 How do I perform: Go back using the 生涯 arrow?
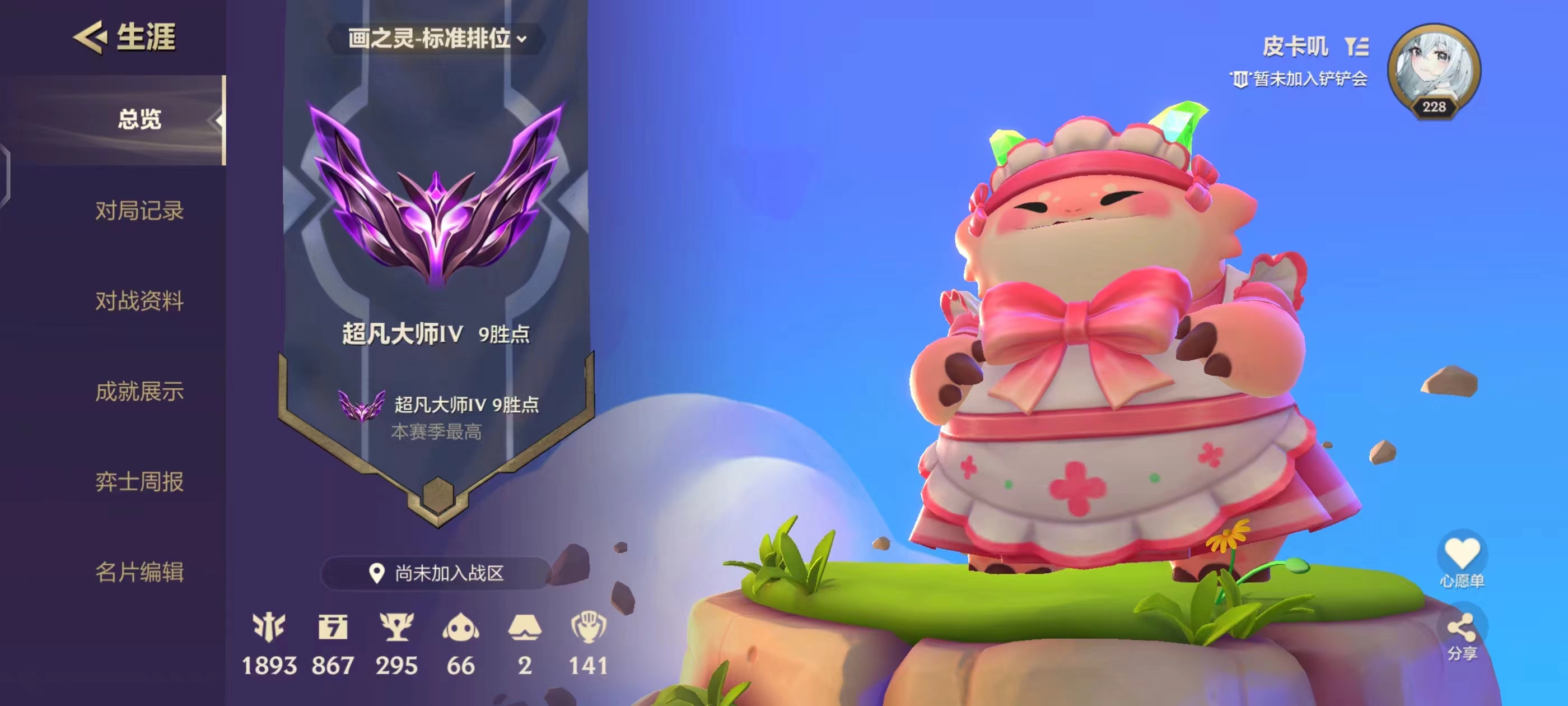coord(91,36)
